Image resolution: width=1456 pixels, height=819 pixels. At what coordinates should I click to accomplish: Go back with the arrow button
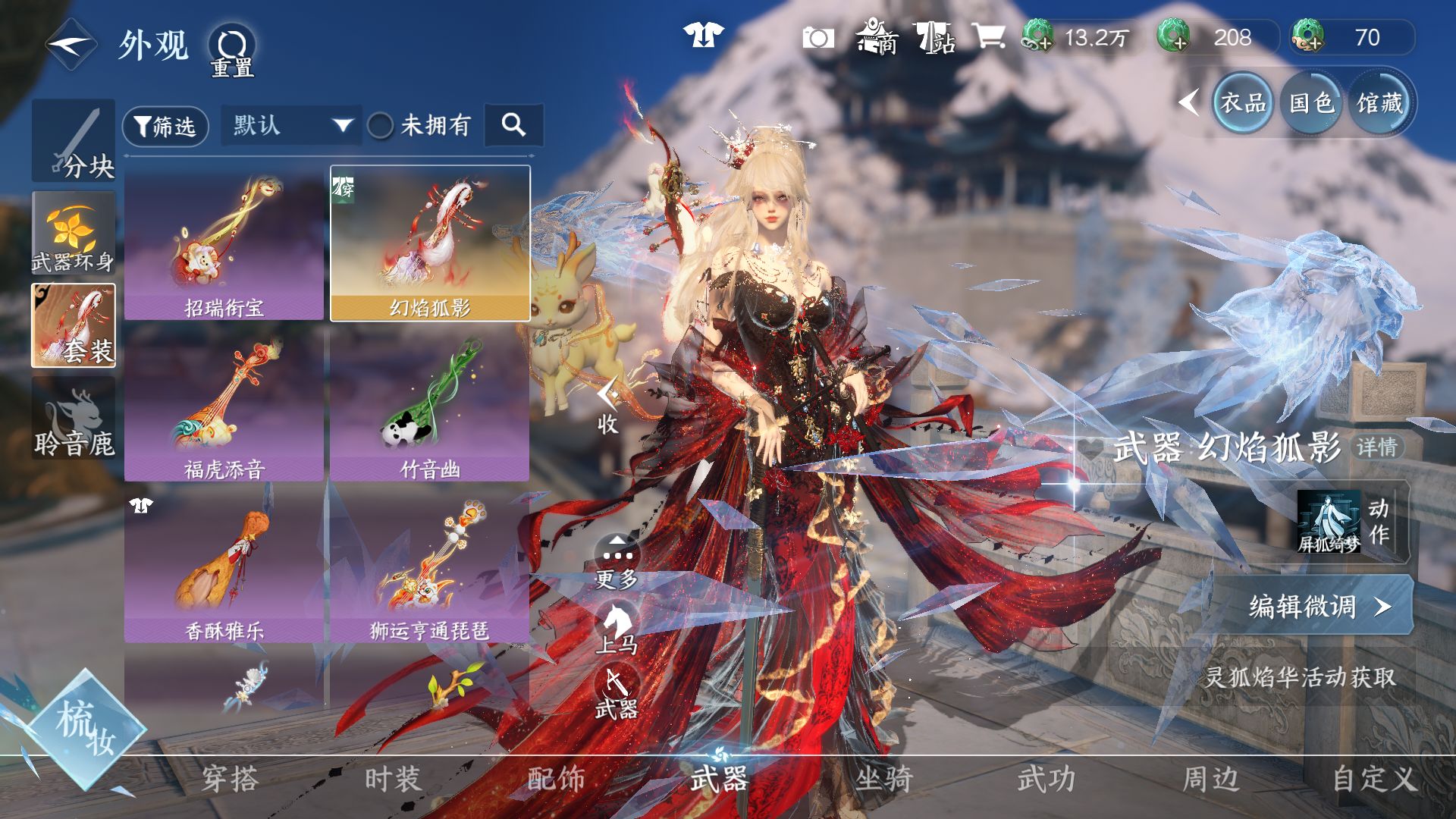click(71, 45)
